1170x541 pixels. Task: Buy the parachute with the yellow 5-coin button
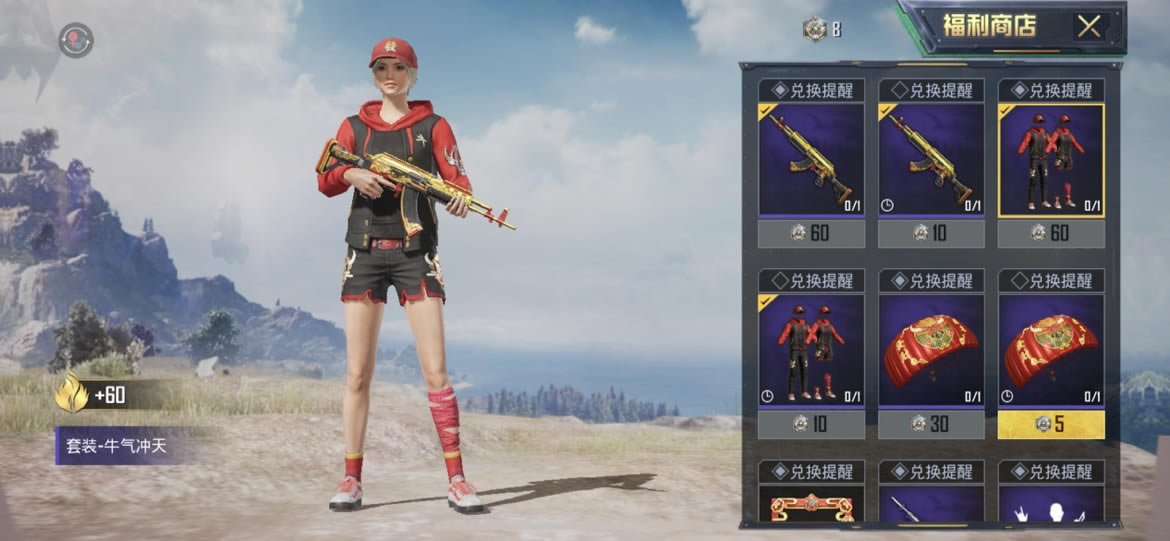click(x=1051, y=424)
